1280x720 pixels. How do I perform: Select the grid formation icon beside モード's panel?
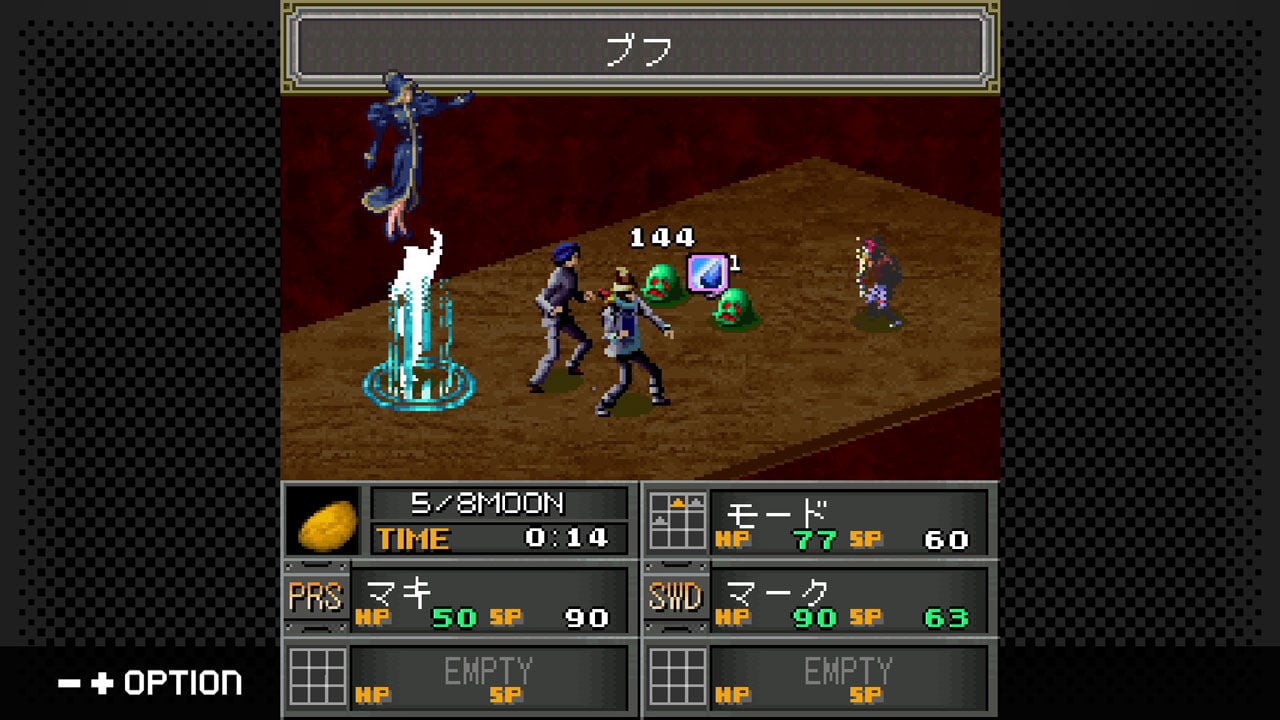677,522
